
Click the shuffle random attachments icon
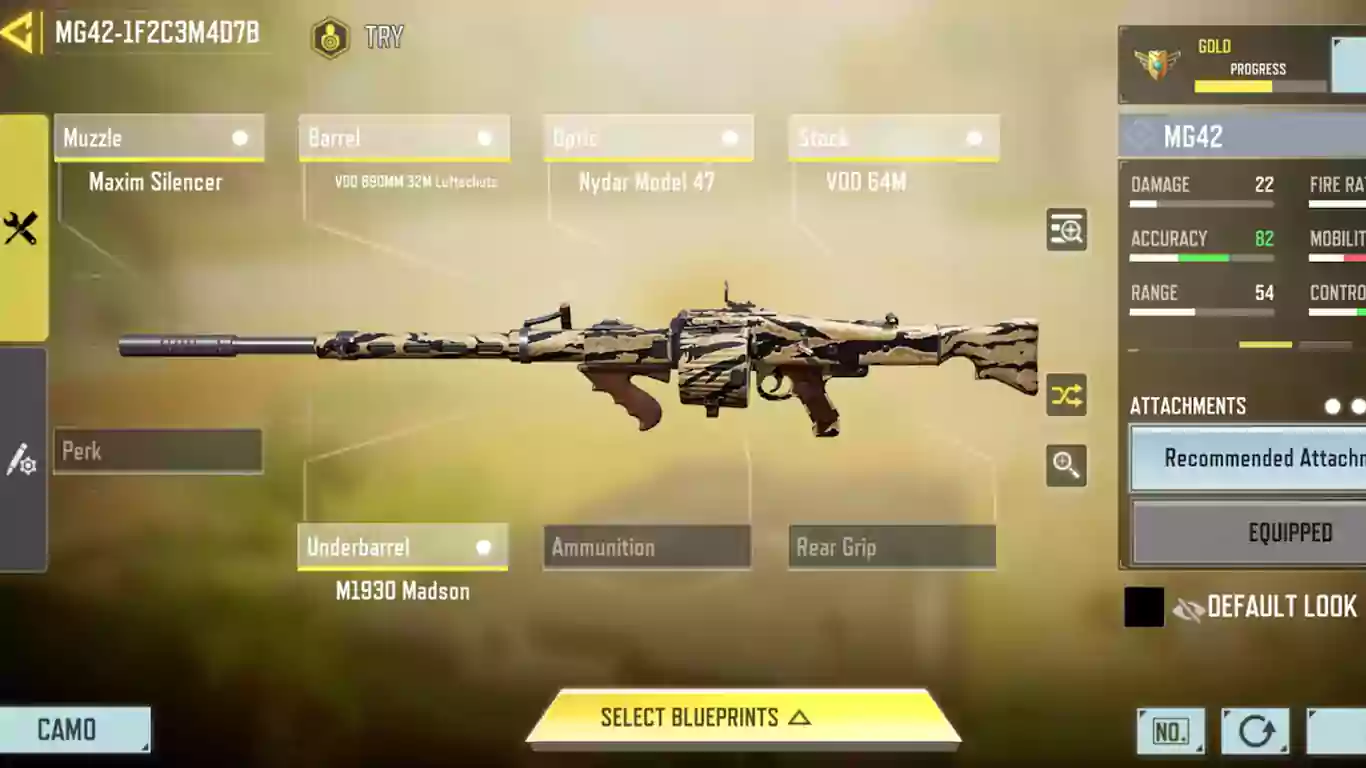(1065, 396)
